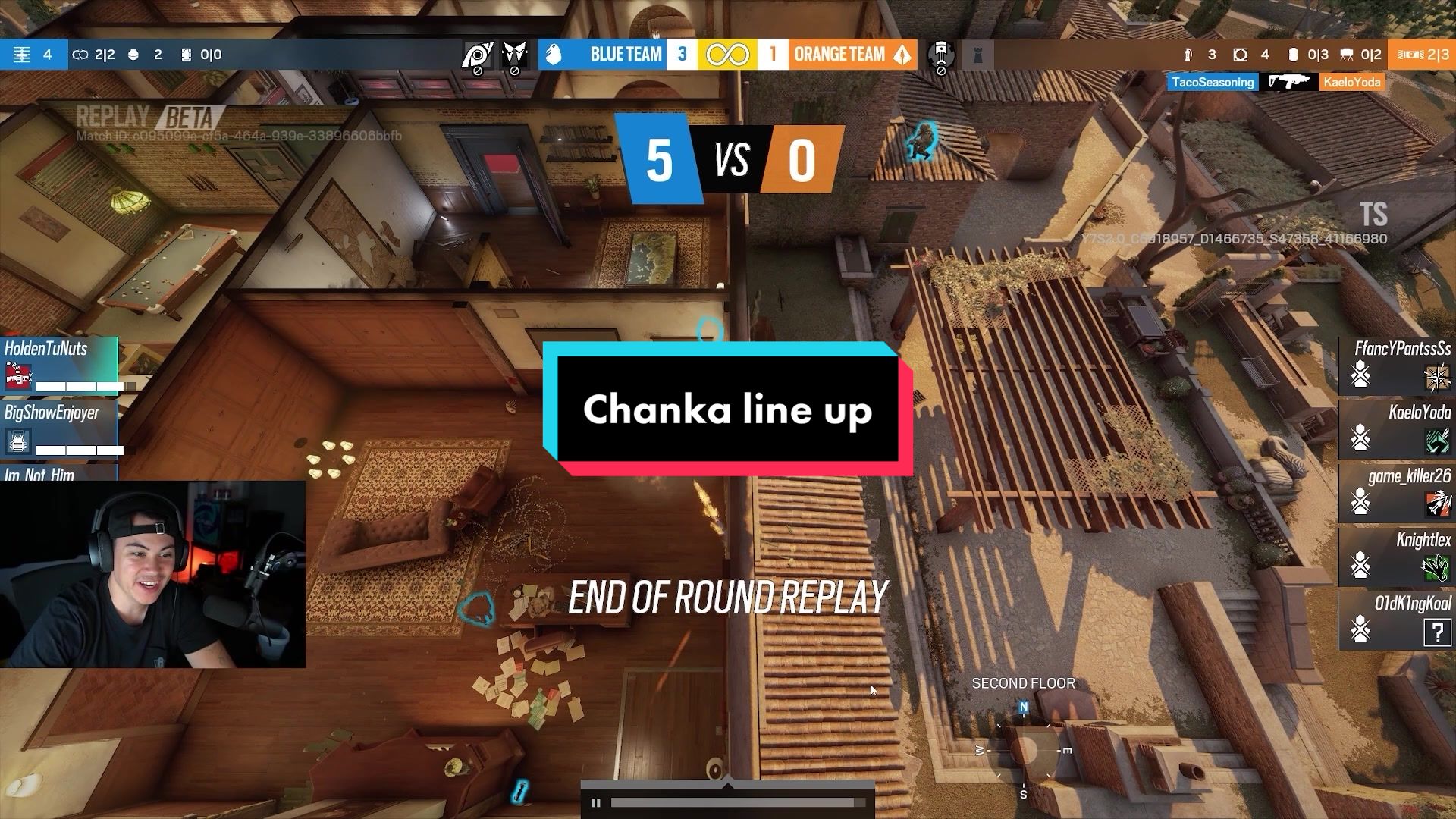Viewport: 1456px width, 819px height.
Task: Select BigShowEnjoyer player card
Action: pyautogui.click(x=59, y=428)
